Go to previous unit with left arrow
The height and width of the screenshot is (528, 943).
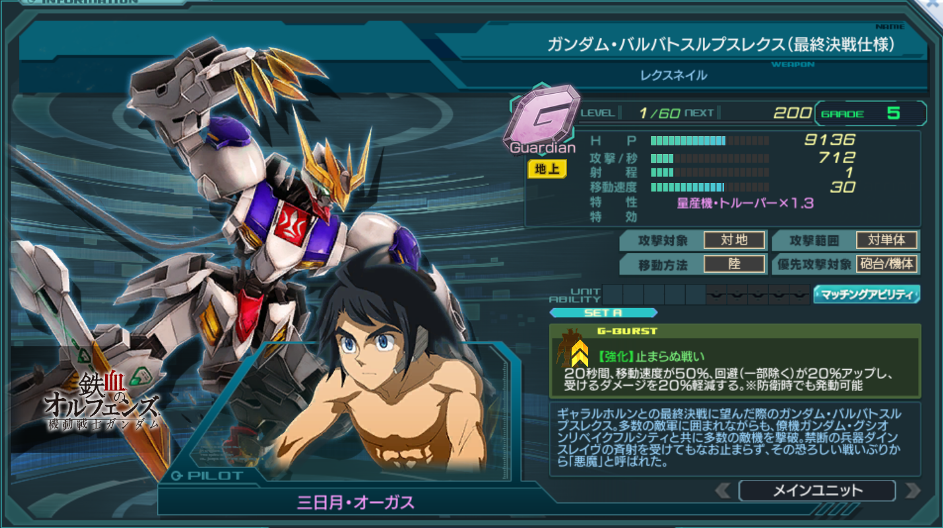[722, 490]
